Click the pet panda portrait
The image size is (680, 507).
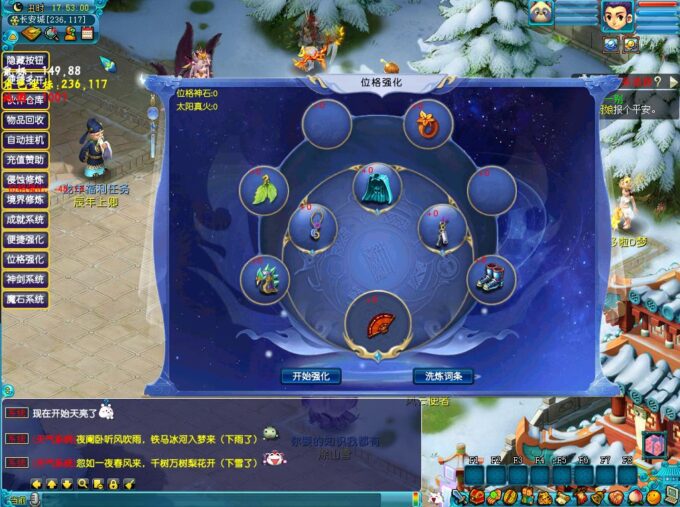541,15
